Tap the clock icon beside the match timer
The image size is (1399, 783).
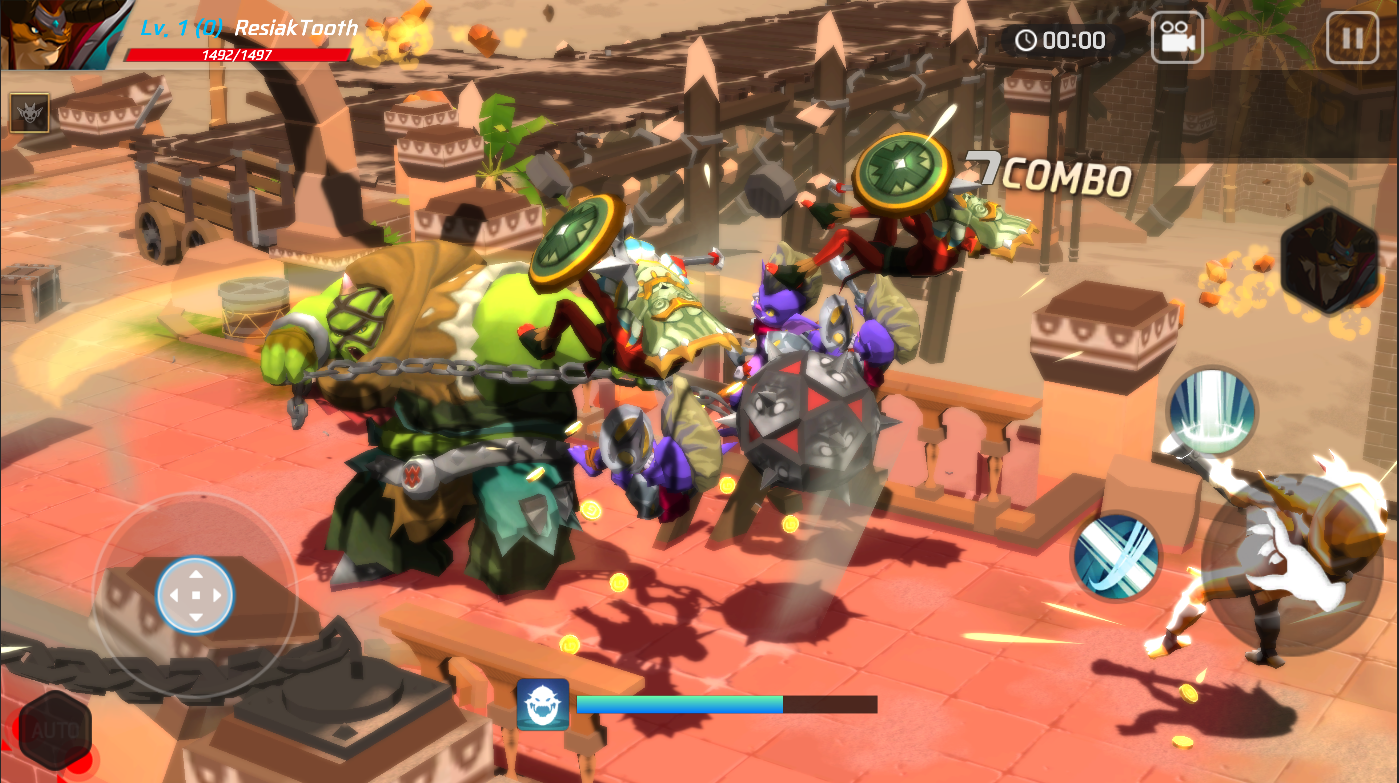(x=1028, y=41)
